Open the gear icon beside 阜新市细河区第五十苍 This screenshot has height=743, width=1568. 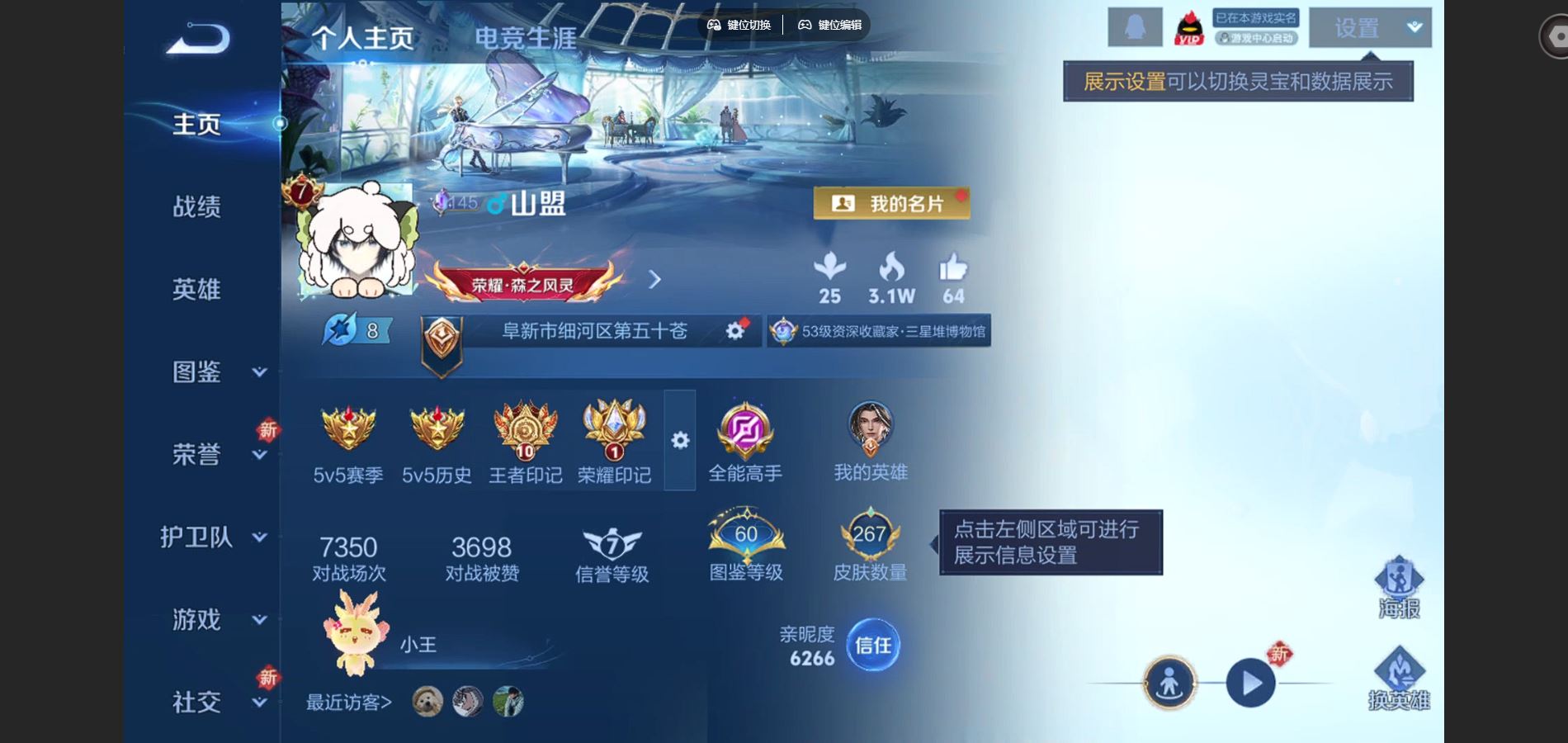click(733, 329)
